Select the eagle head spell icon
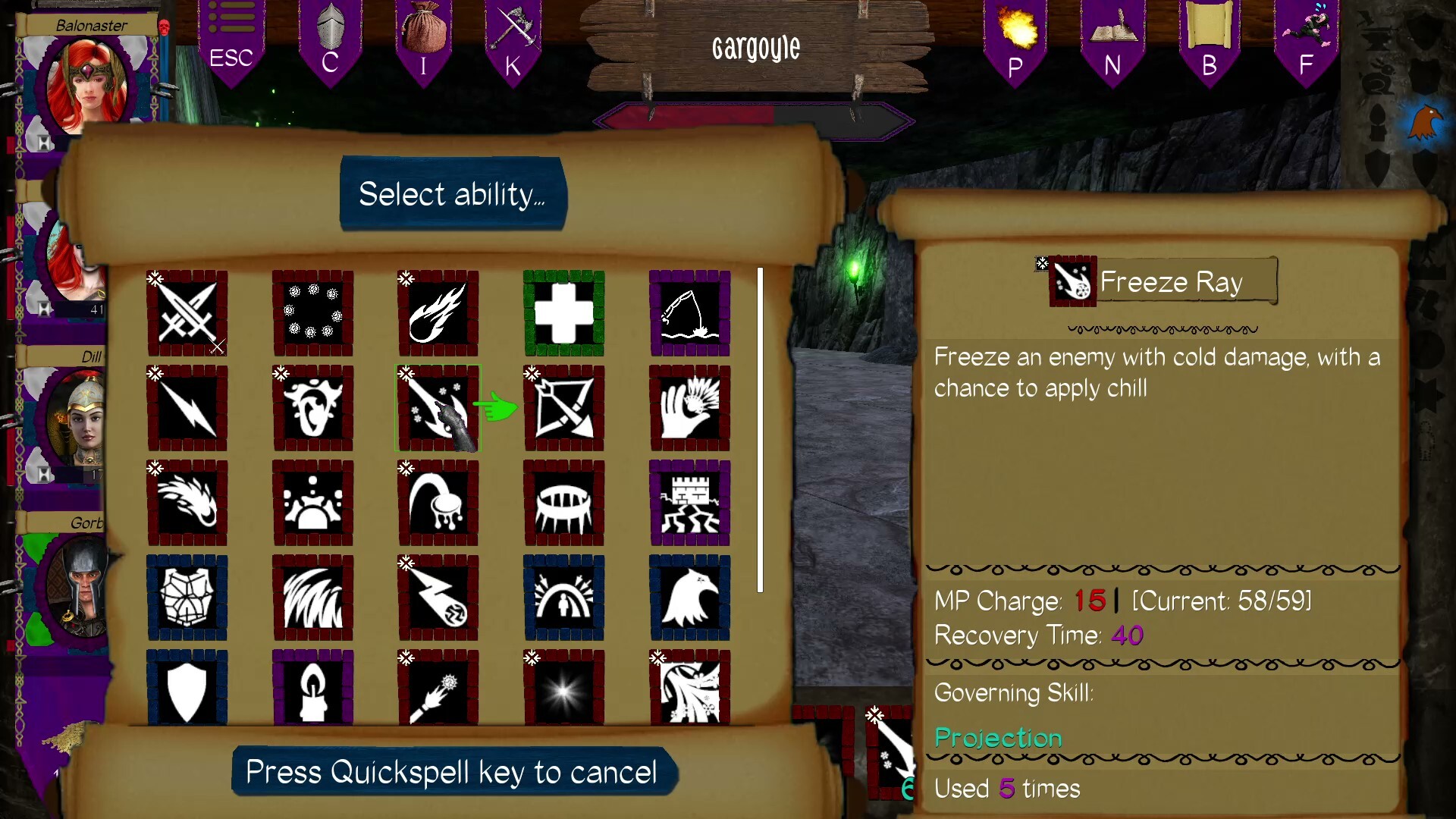Screen dimensions: 1456x819 click(x=689, y=598)
